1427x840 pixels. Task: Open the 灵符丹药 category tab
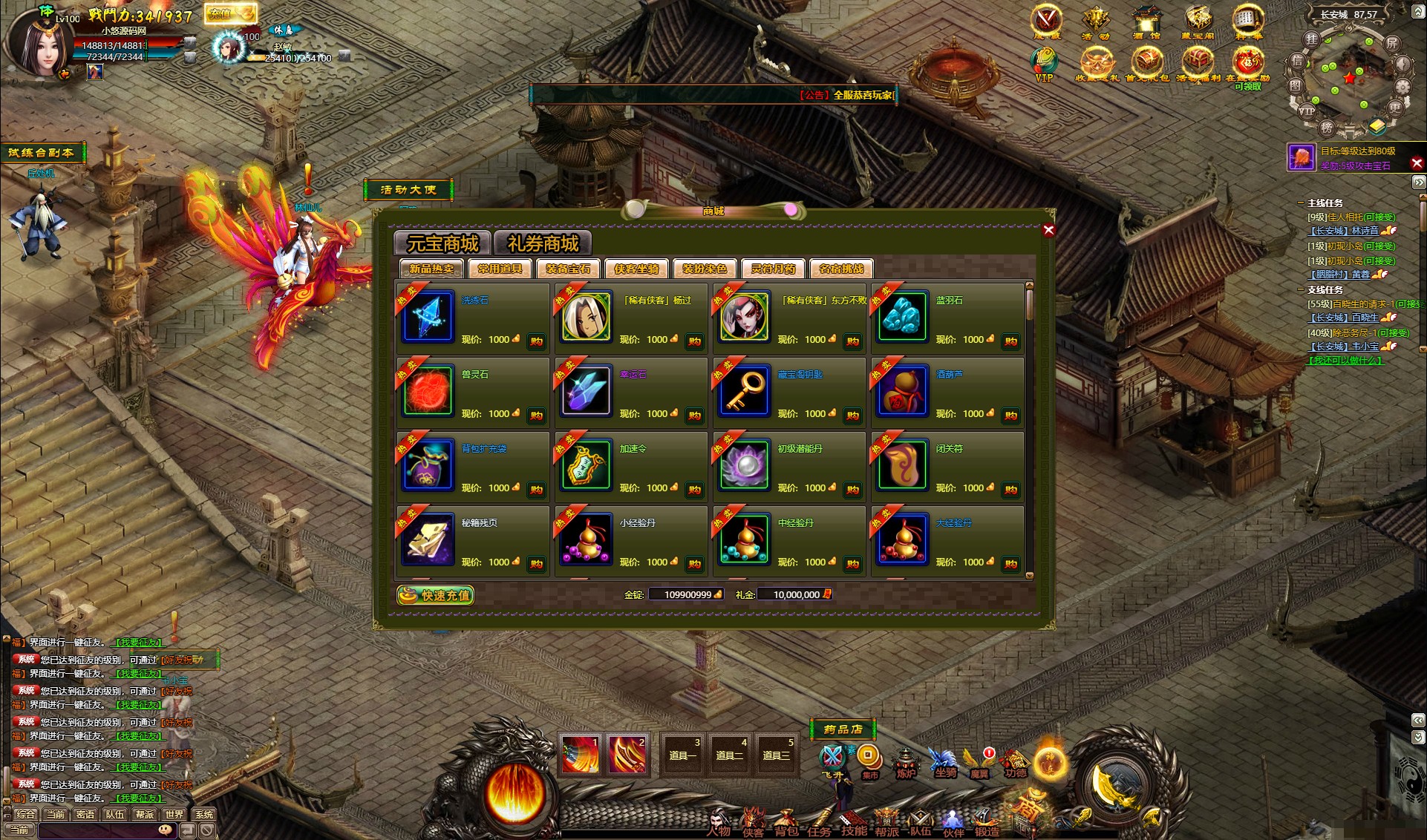pos(773,269)
